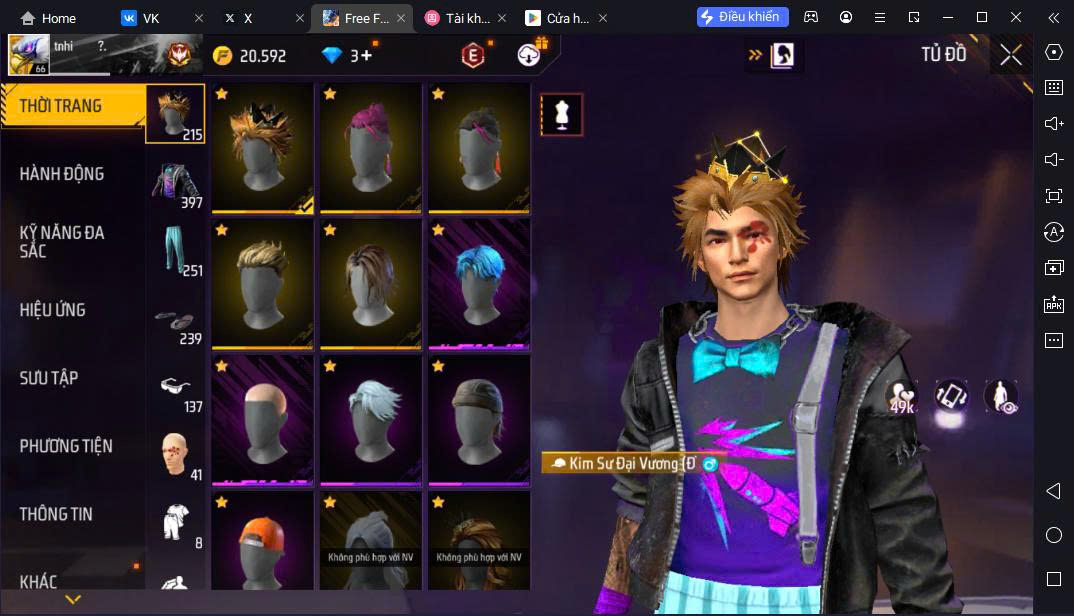Open the THỜI TRANG category
The width and height of the screenshot is (1074, 616).
(60, 106)
